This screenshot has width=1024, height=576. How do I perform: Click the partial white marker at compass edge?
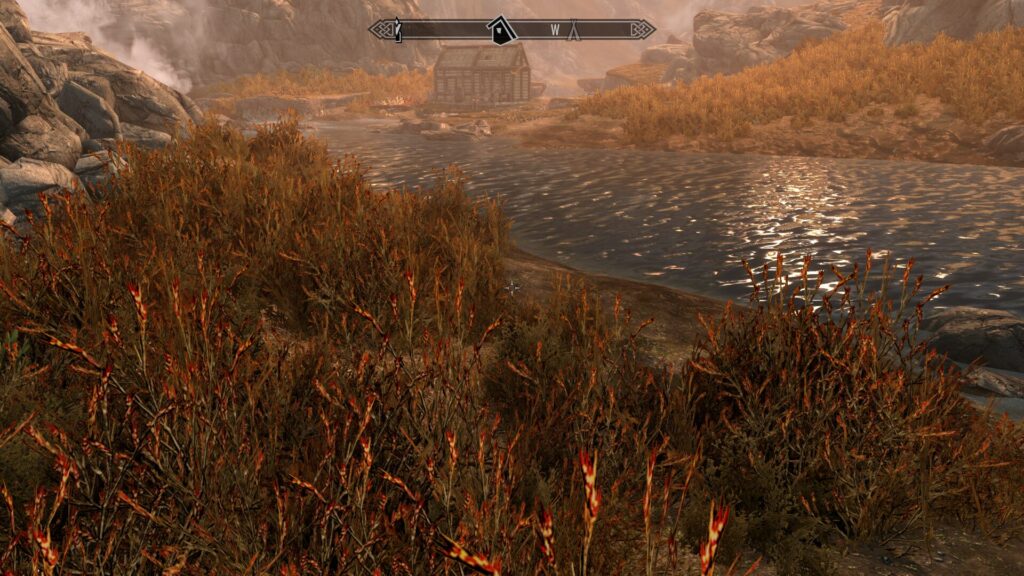click(398, 31)
